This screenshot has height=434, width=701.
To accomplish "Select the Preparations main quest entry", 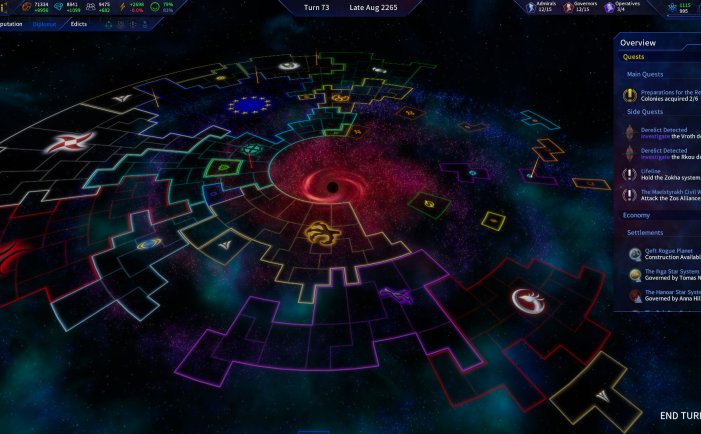I will [x=660, y=95].
